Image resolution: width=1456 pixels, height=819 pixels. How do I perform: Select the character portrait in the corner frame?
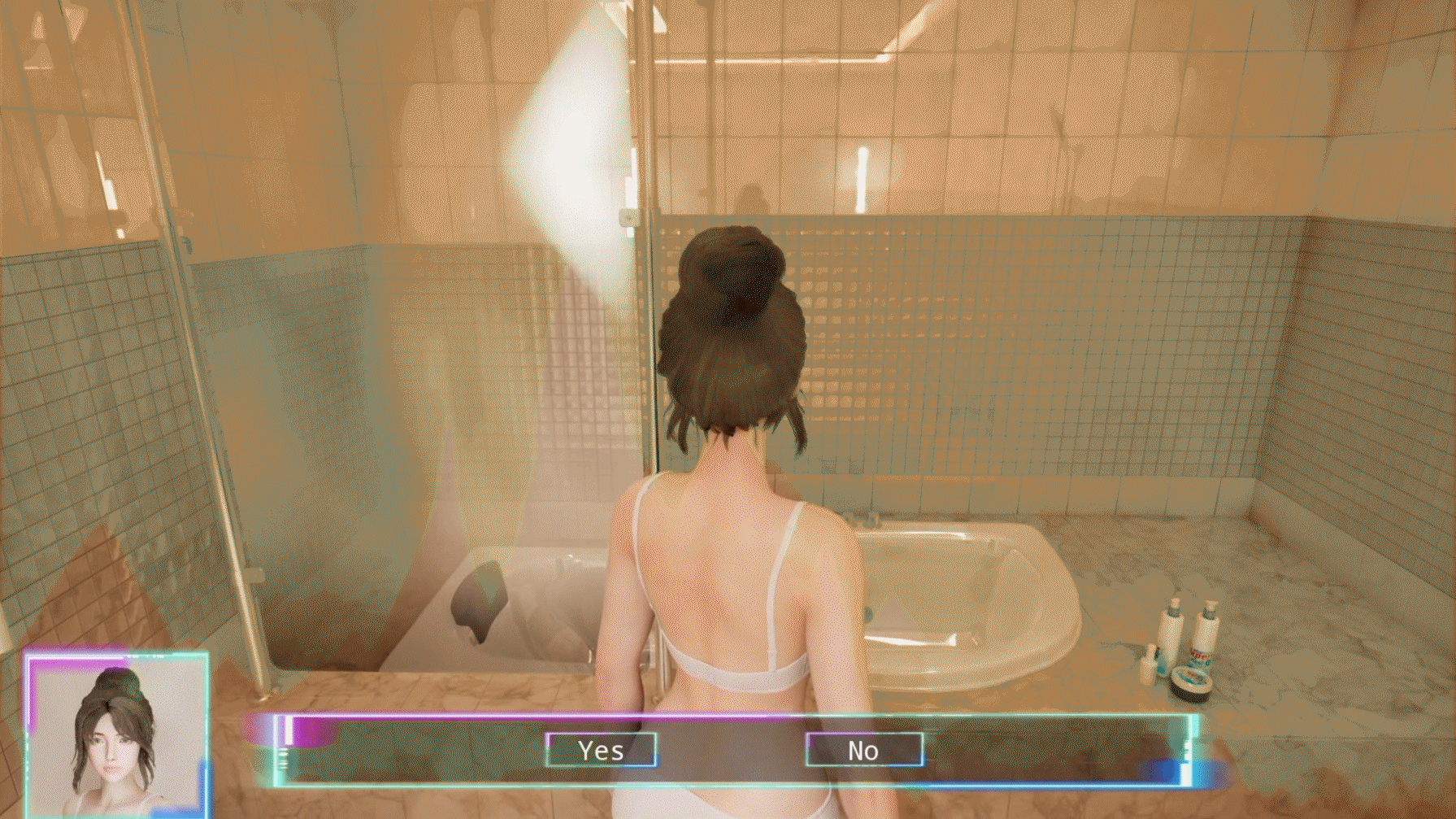pyautogui.click(x=114, y=733)
